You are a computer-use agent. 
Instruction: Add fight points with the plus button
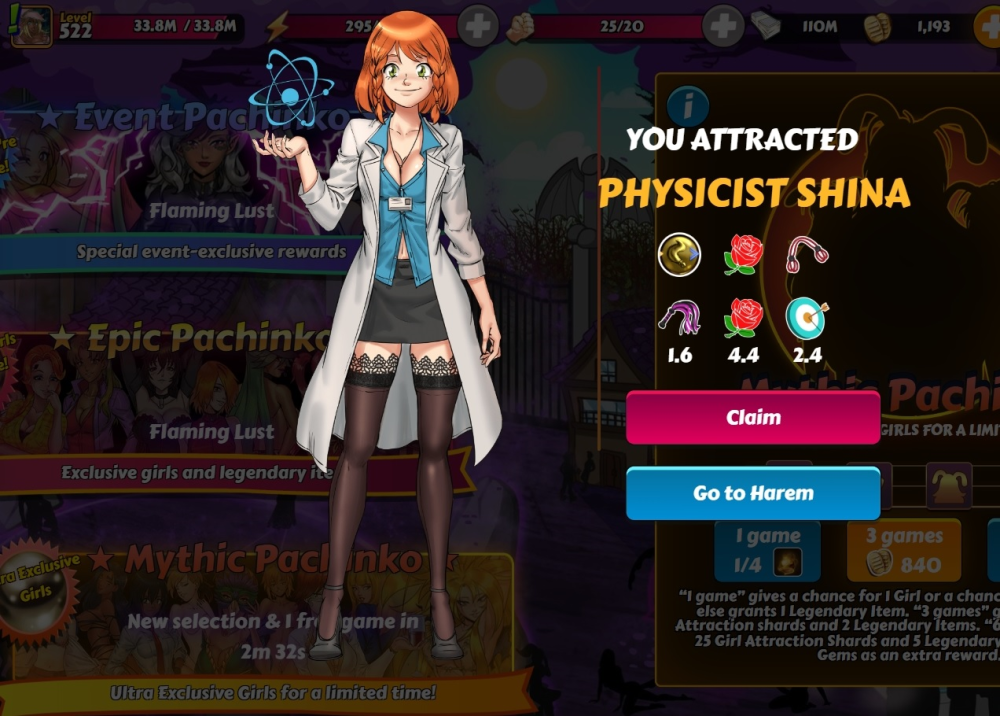tap(723, 26)
